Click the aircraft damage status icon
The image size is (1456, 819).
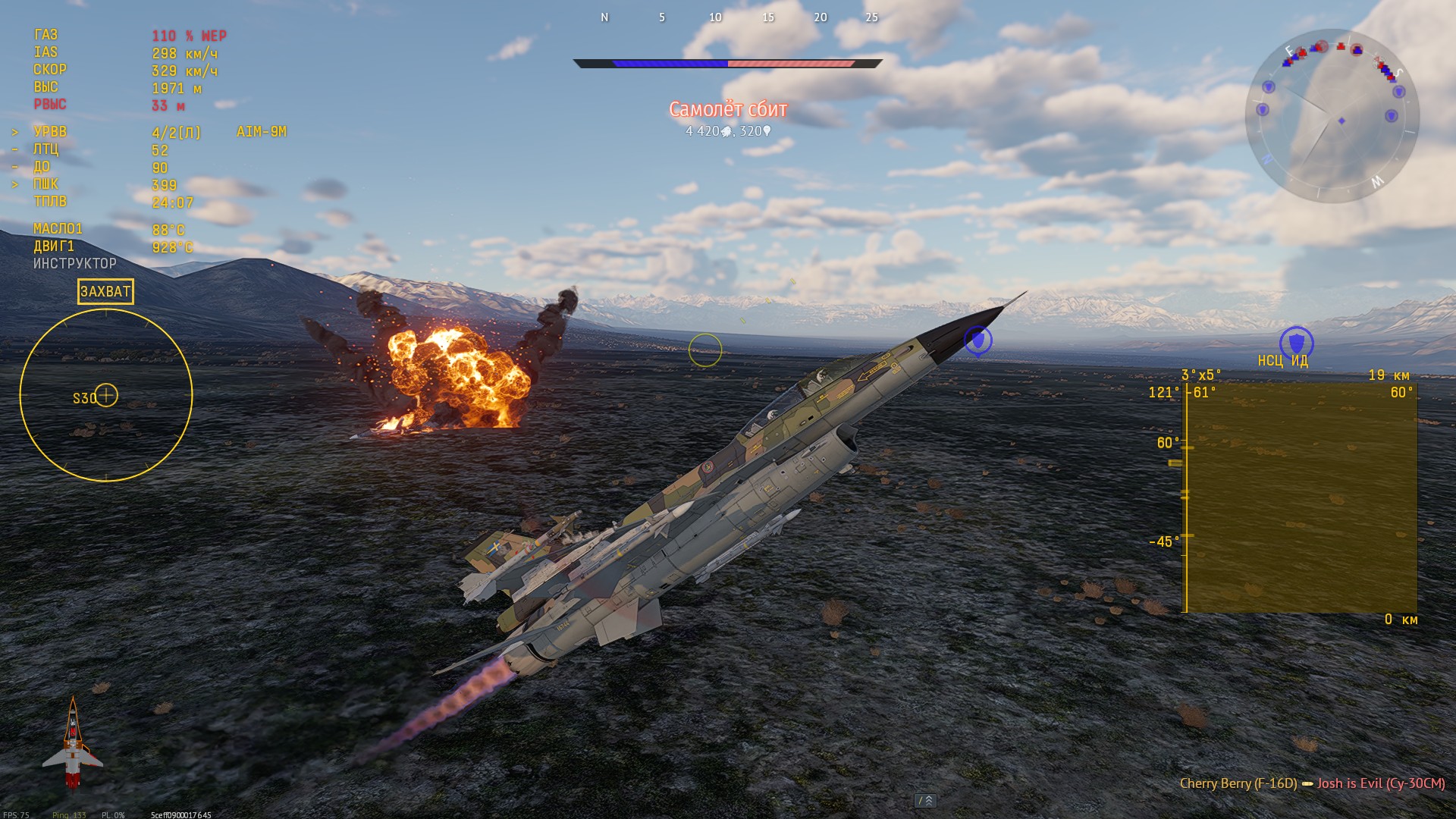[x=73, y=743]
